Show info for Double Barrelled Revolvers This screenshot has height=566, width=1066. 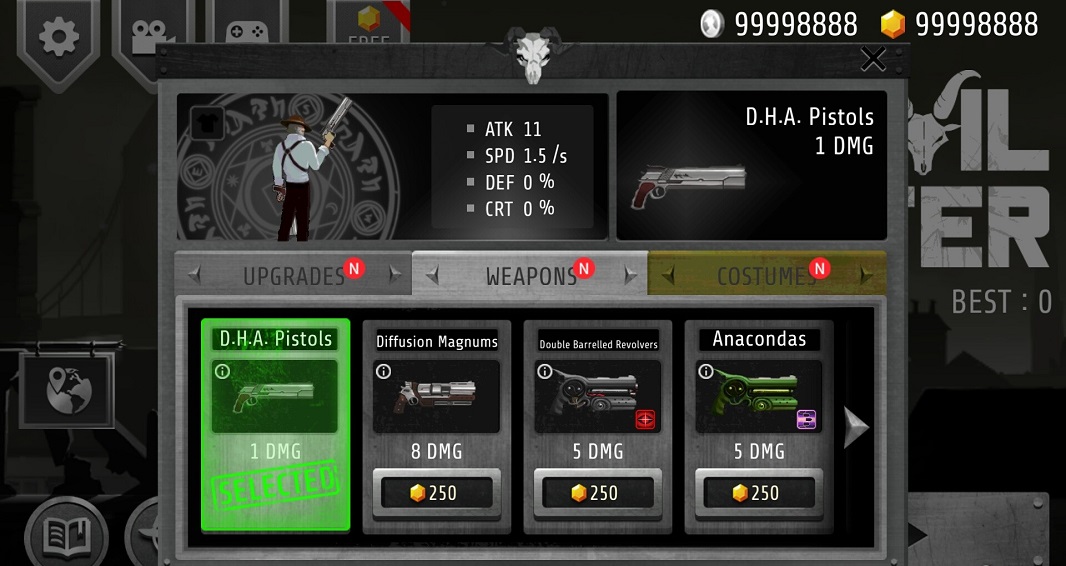tap(545, 372)
